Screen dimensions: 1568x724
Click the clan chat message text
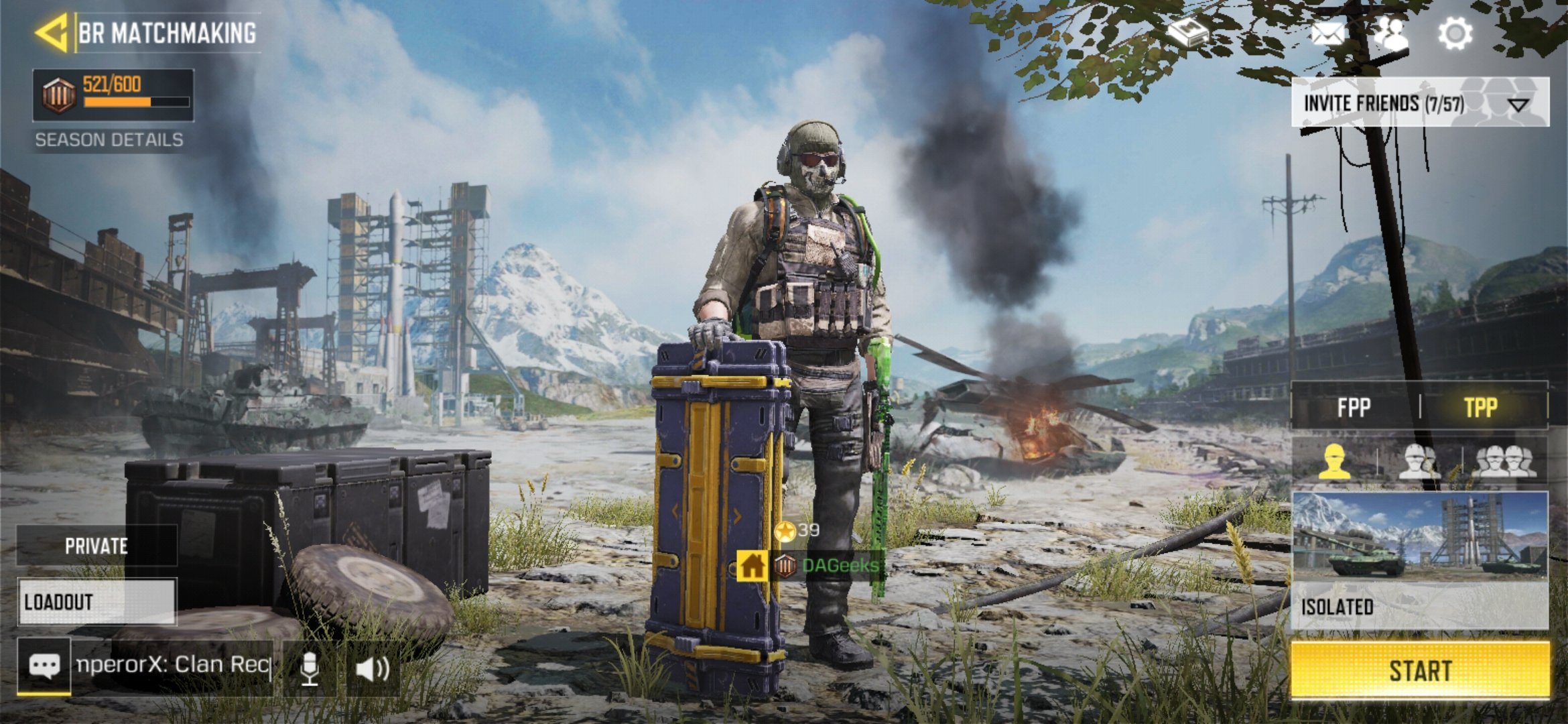click(173, 665)
